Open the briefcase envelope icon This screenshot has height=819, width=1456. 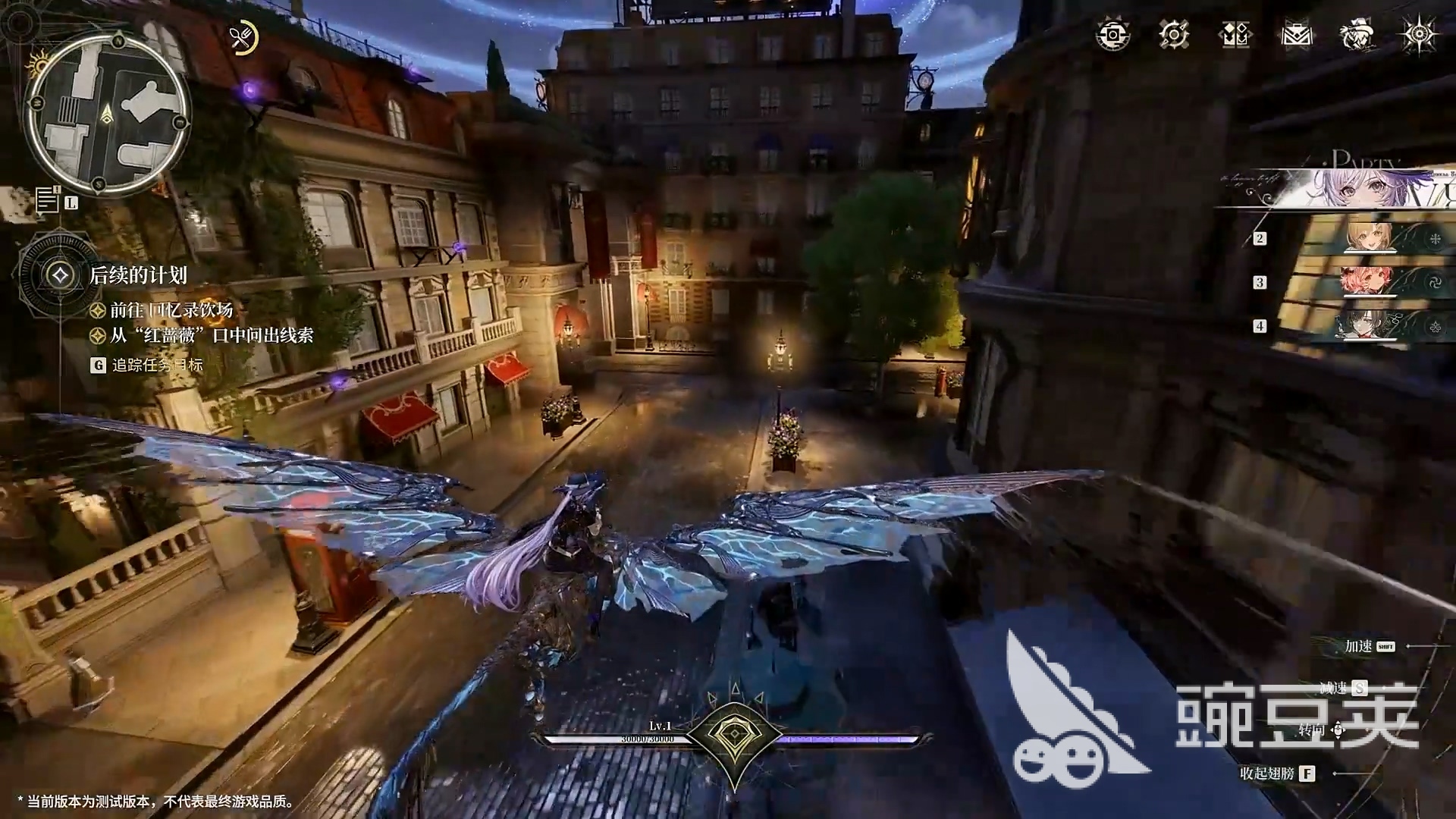tap(1297, 35)
